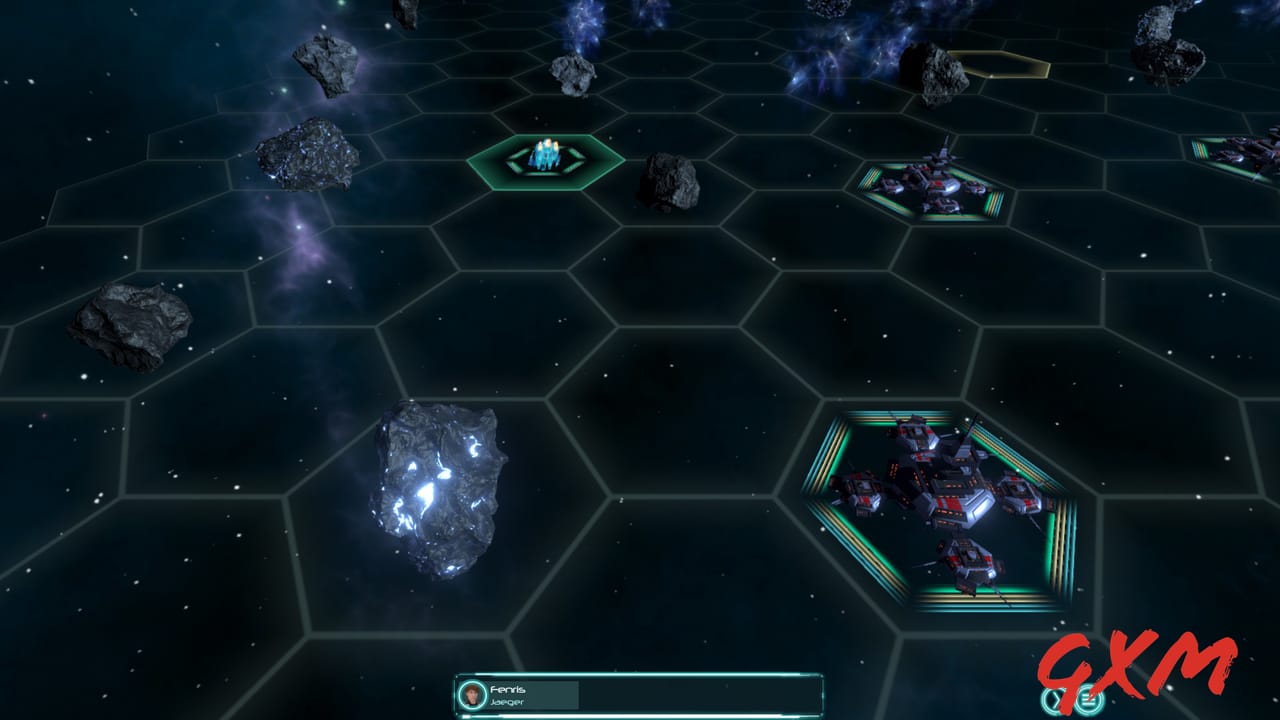This screenshot has width=1280, height=720.
Task: Click the glowing blue crystal asteroid
Action: [x=440, y=480]
